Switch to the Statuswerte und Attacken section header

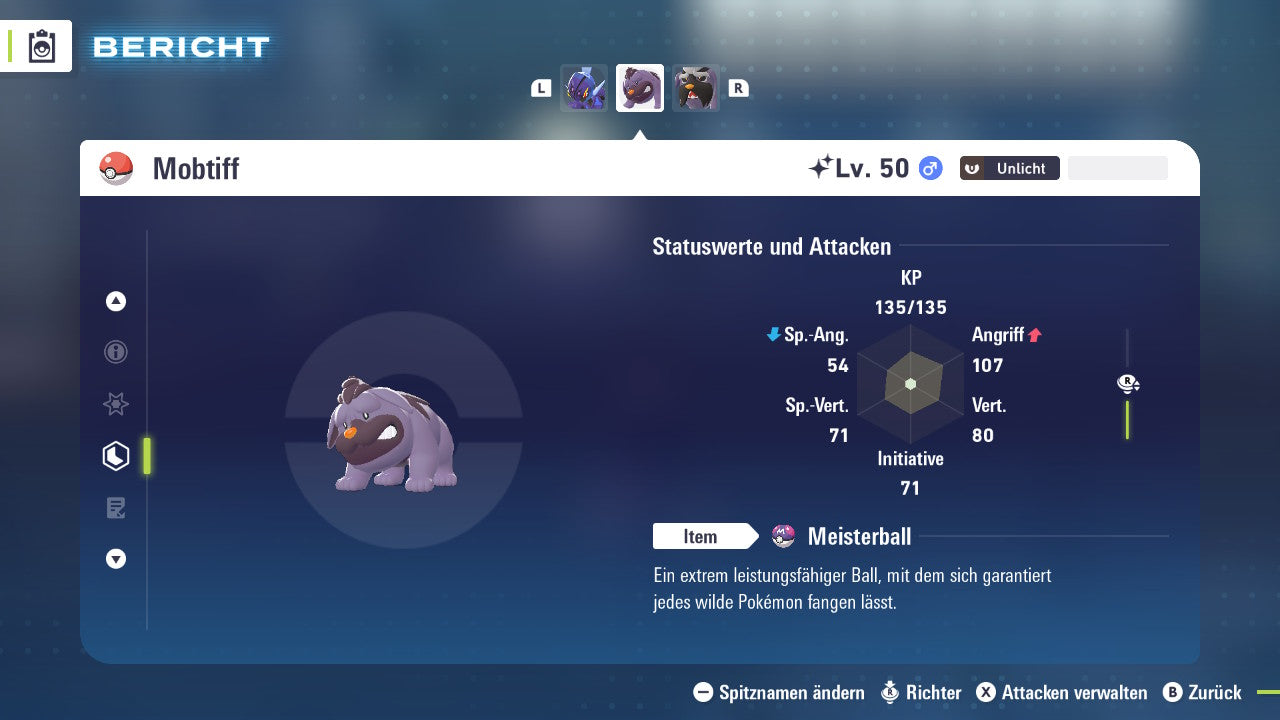(x=771, y=246)
